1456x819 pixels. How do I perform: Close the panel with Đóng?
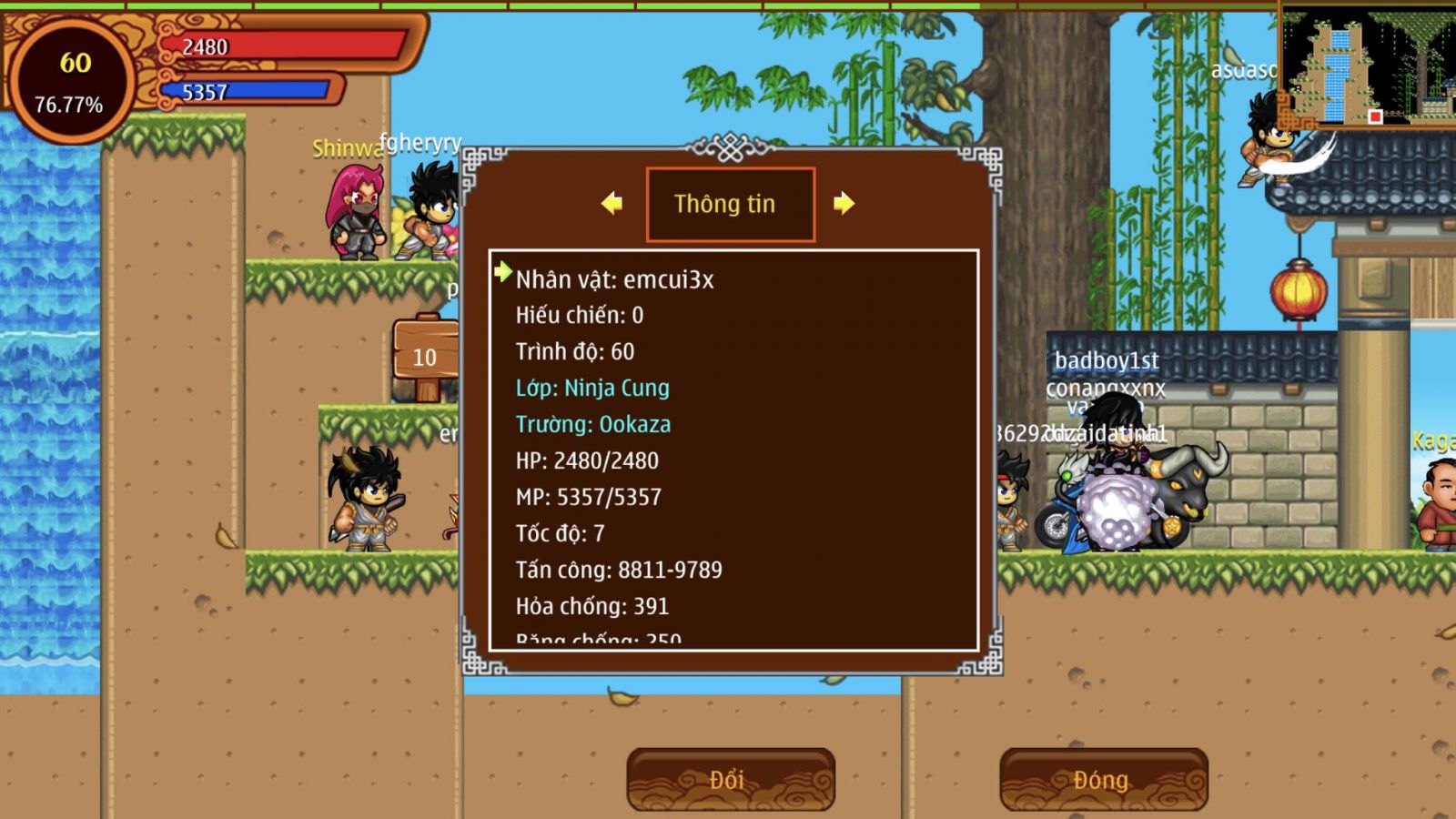click(x=1103, y=780)
